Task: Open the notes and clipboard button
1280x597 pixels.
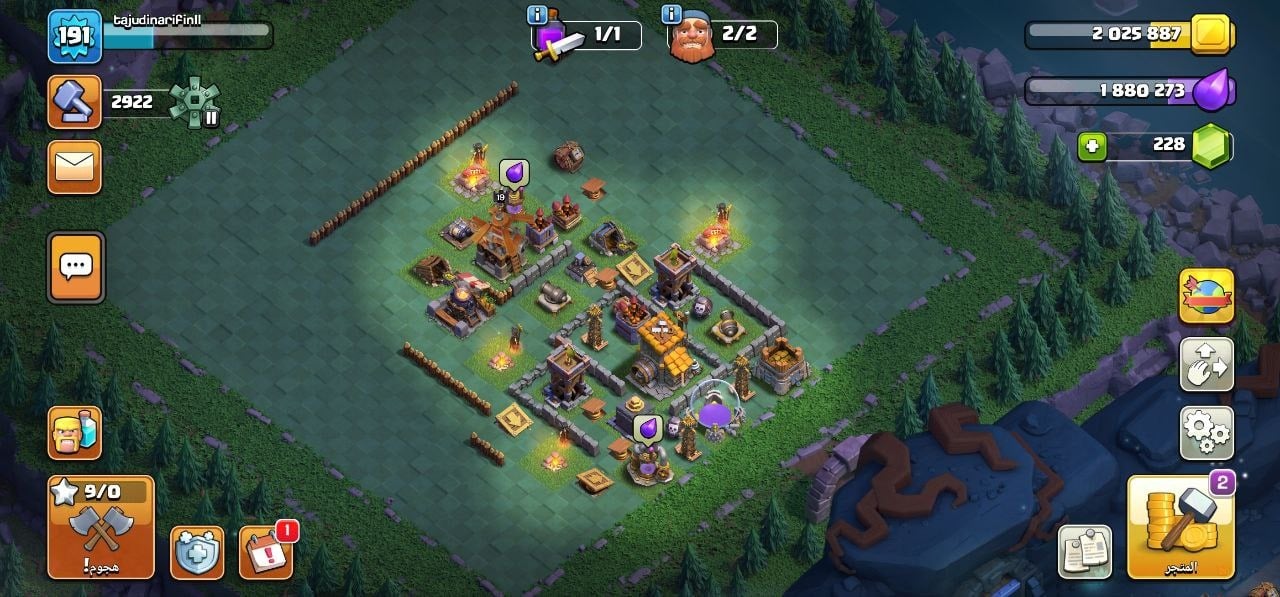Action: pos(1085,551)
